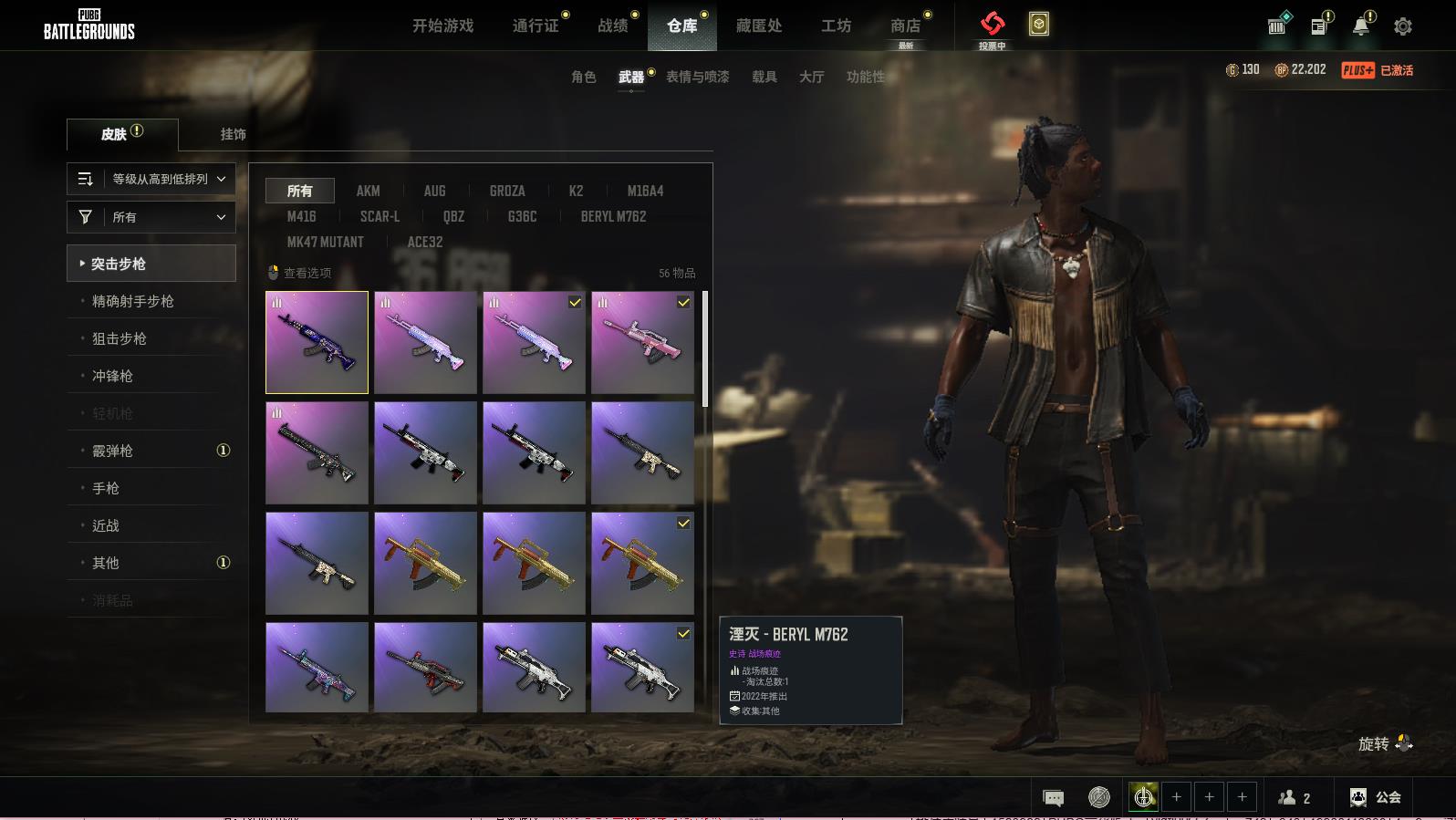Pick the pink M16A4 skin thumbnail
Image resolution: width=1456 pixels, height=820 pixels.
click(642, 342)
